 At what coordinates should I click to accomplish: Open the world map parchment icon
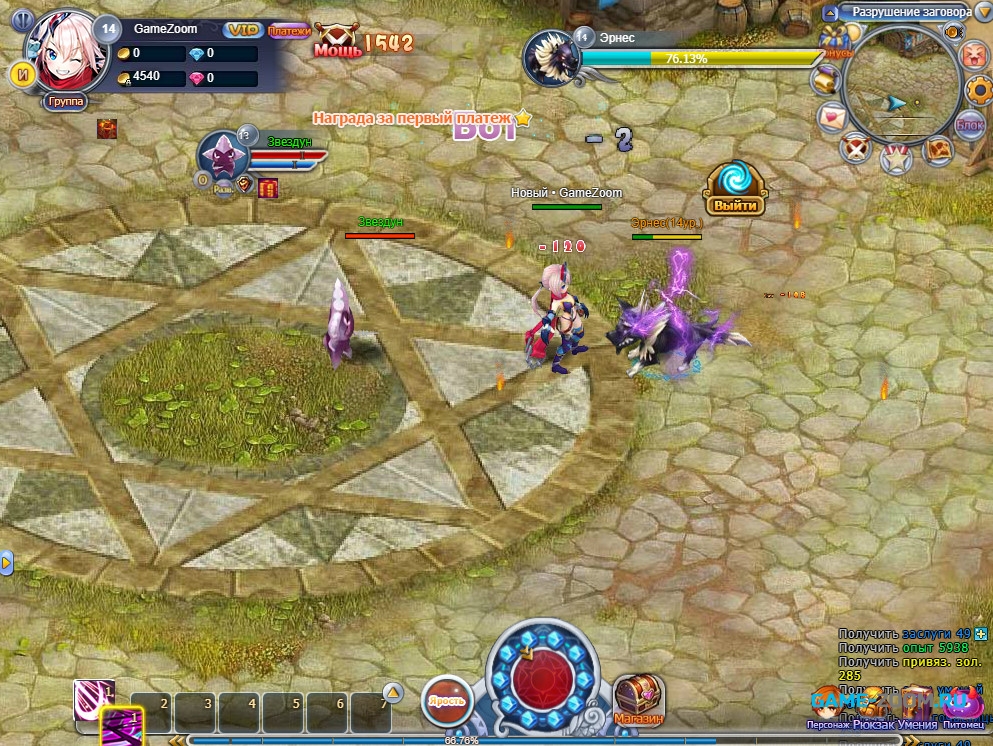pos(937,150)
